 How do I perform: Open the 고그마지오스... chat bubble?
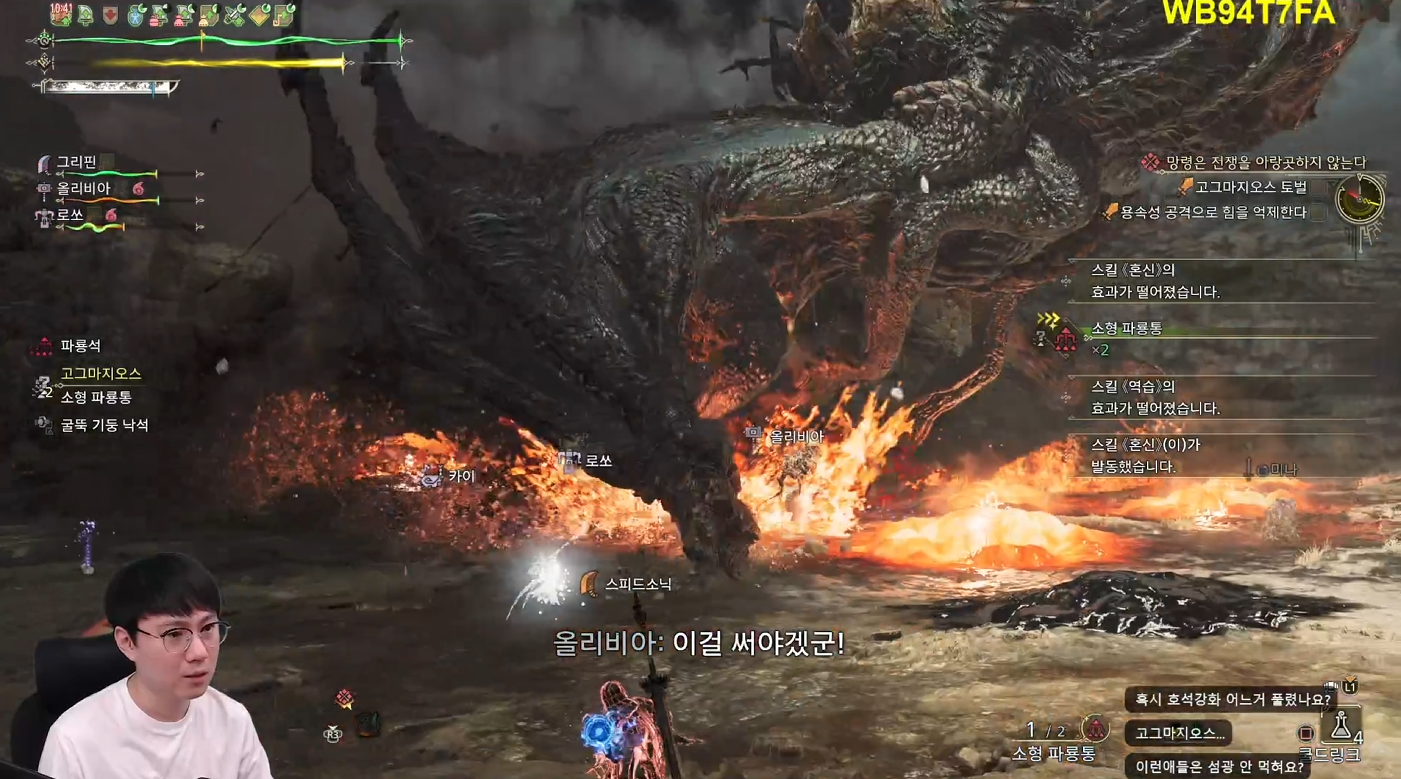[1179, 733]
